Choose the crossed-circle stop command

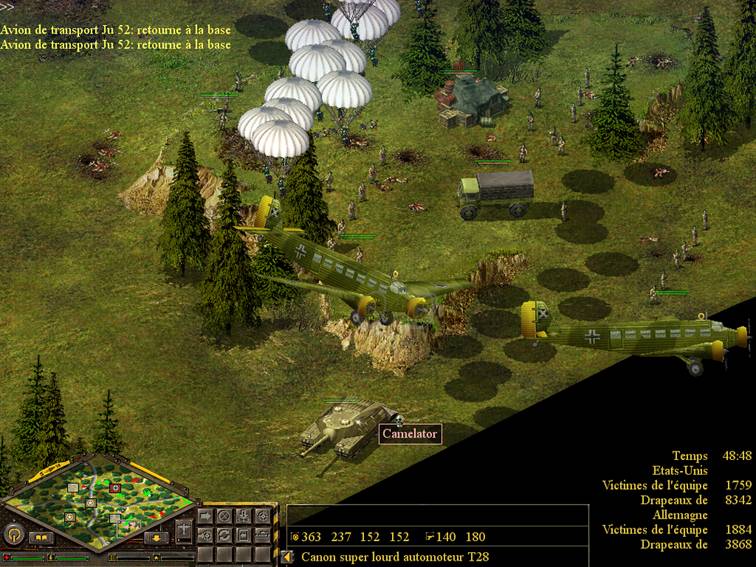click(x=226, y=517)
